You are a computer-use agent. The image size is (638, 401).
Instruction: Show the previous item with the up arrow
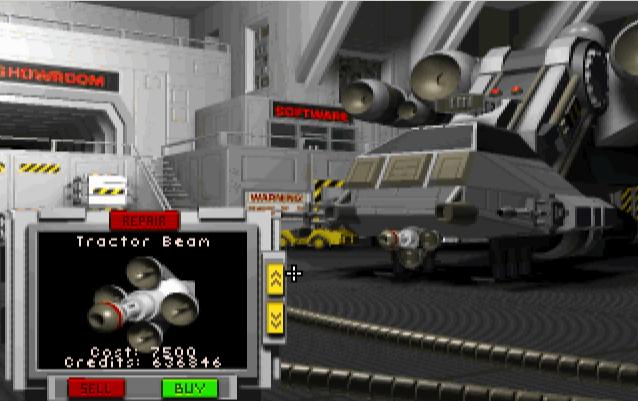276,276
